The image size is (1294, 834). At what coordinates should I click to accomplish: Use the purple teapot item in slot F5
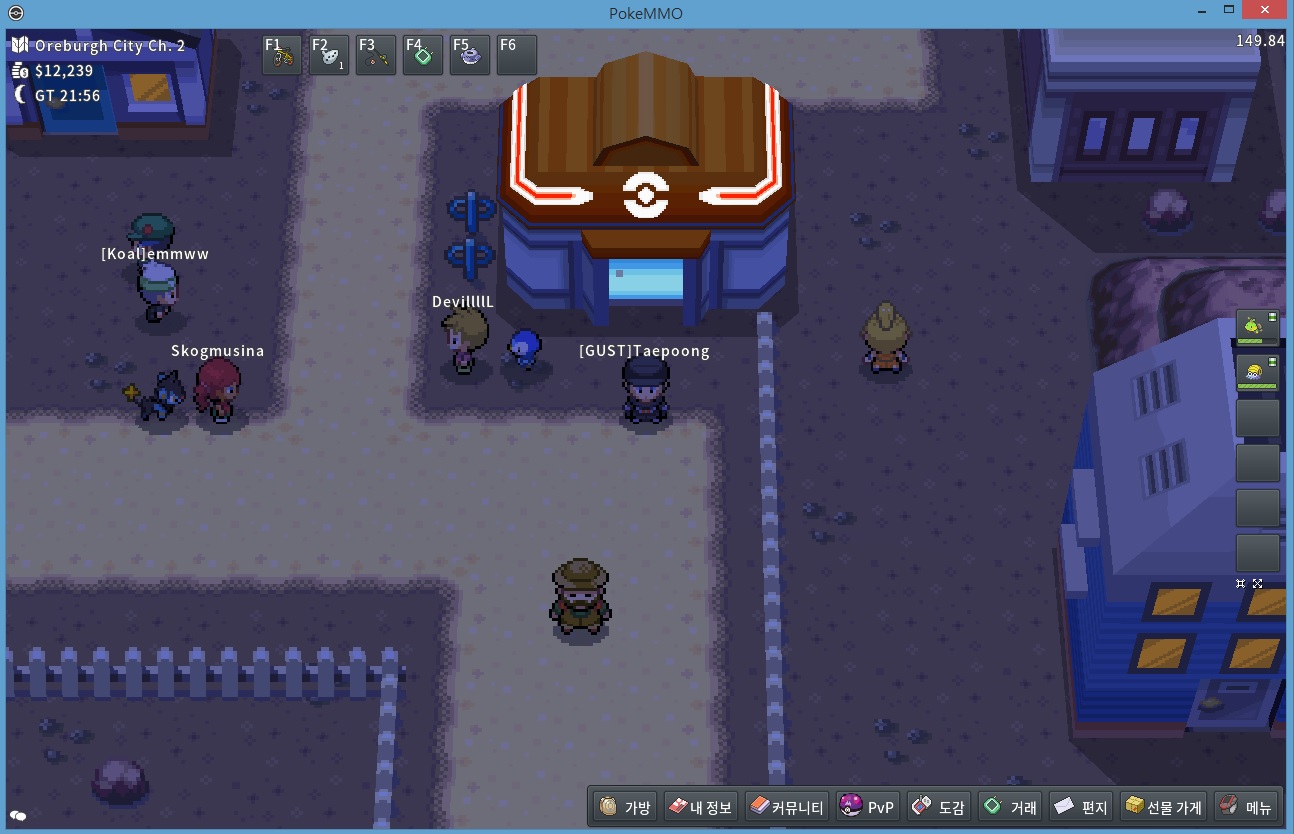click(x=470, y=55)
